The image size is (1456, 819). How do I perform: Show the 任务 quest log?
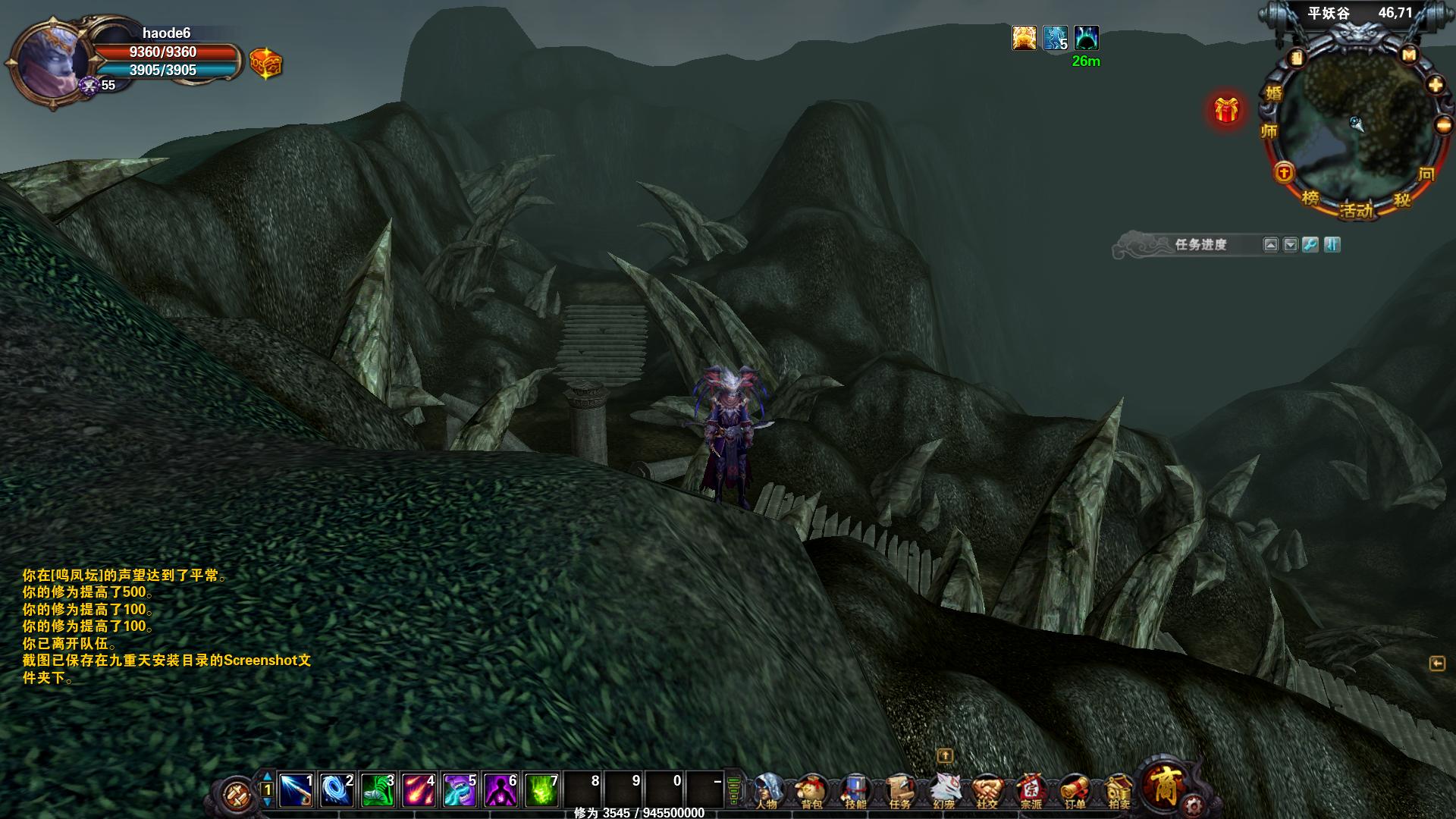899,790
